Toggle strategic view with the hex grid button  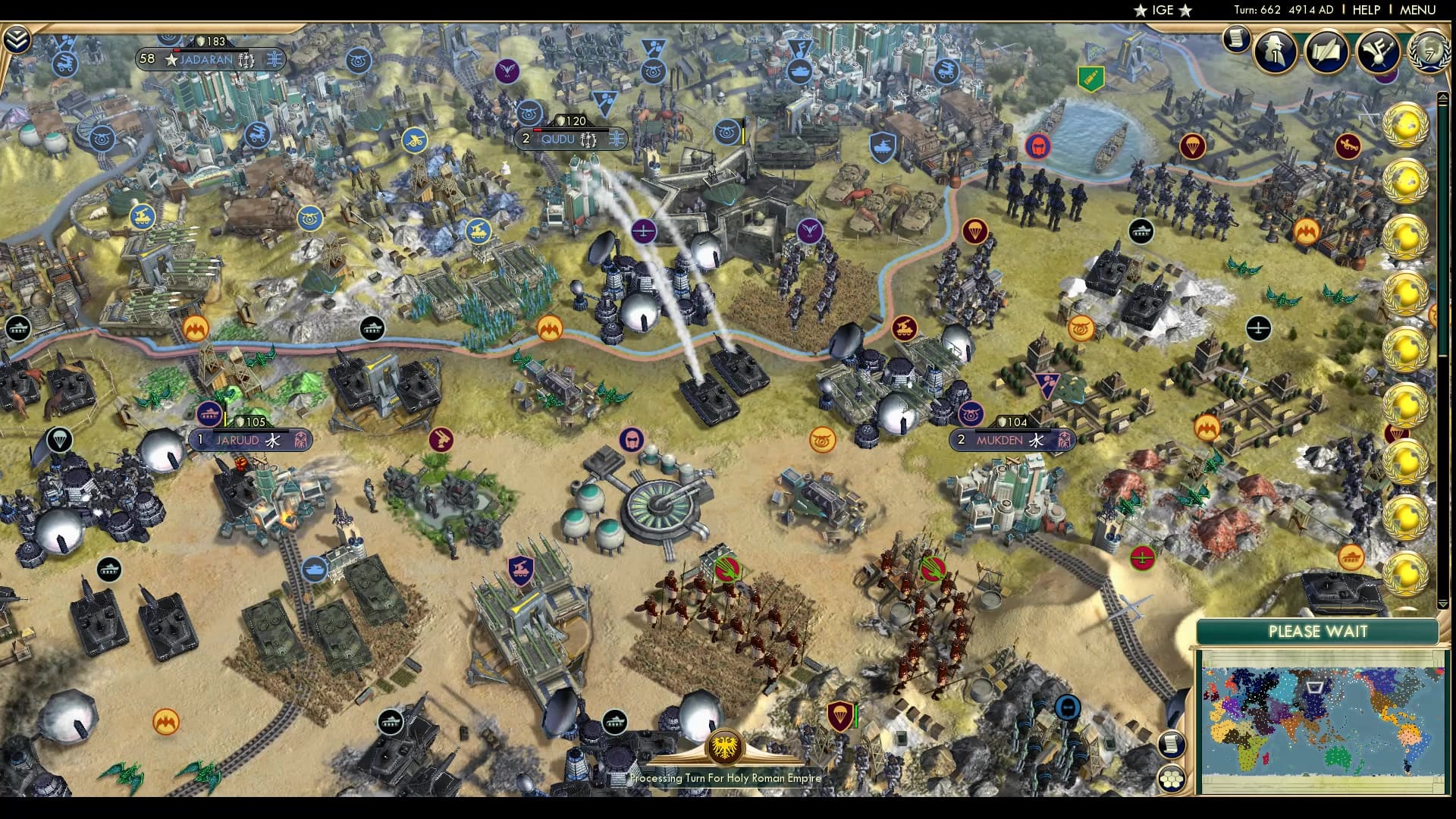pos(1172,778)
